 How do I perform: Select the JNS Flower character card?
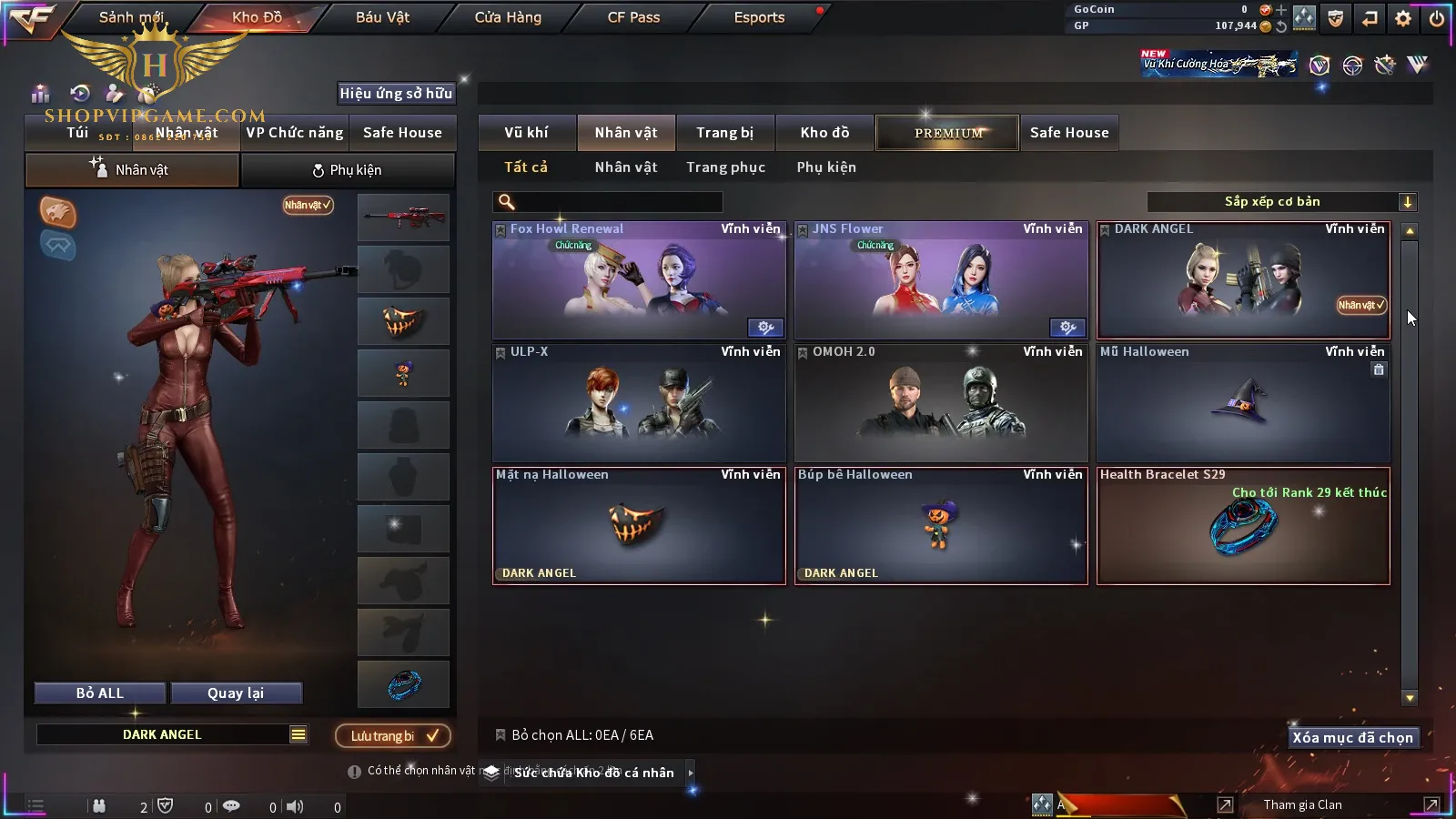[940, 280]
